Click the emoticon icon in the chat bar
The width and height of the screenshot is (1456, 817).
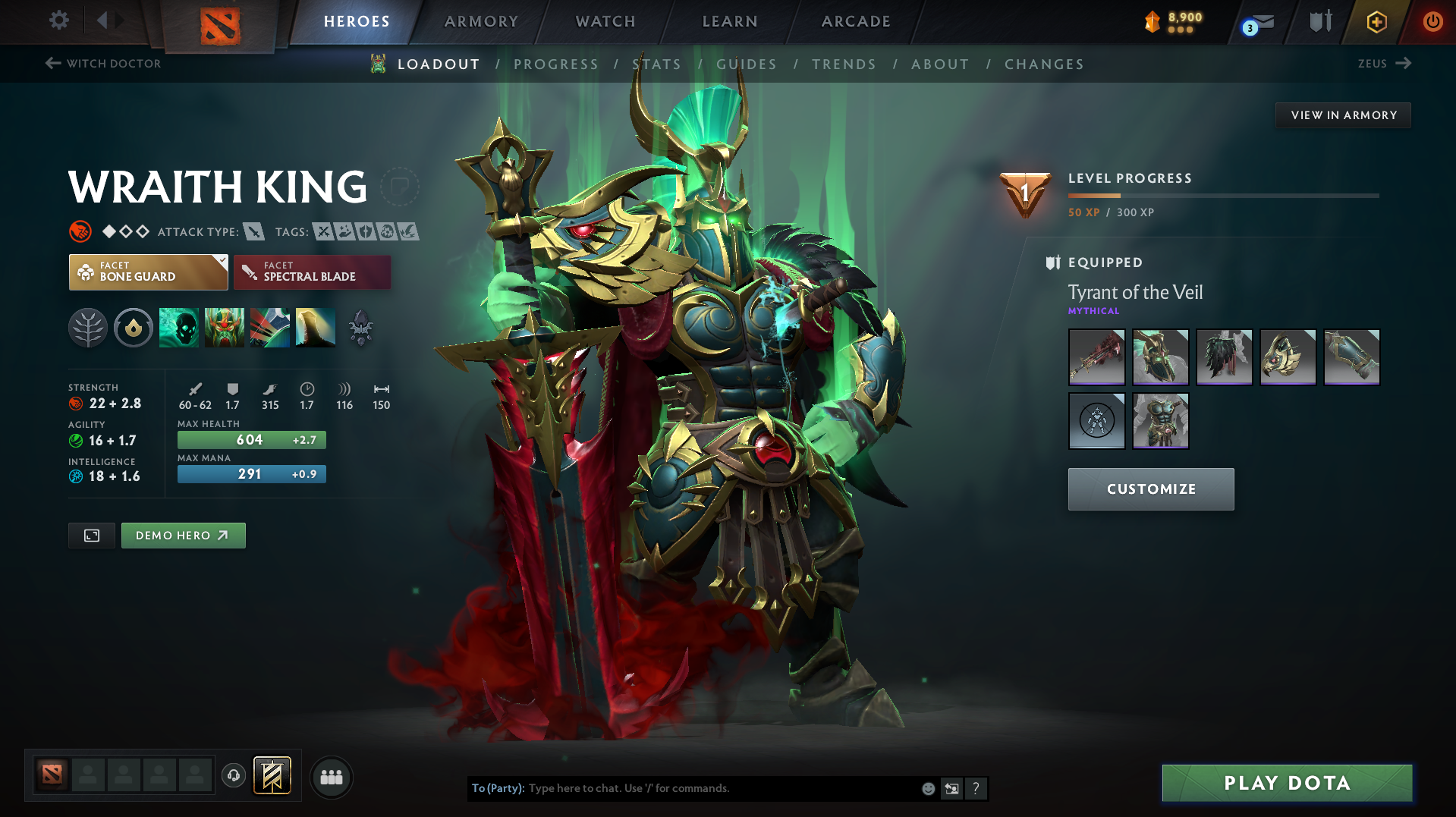click(927, 788)
